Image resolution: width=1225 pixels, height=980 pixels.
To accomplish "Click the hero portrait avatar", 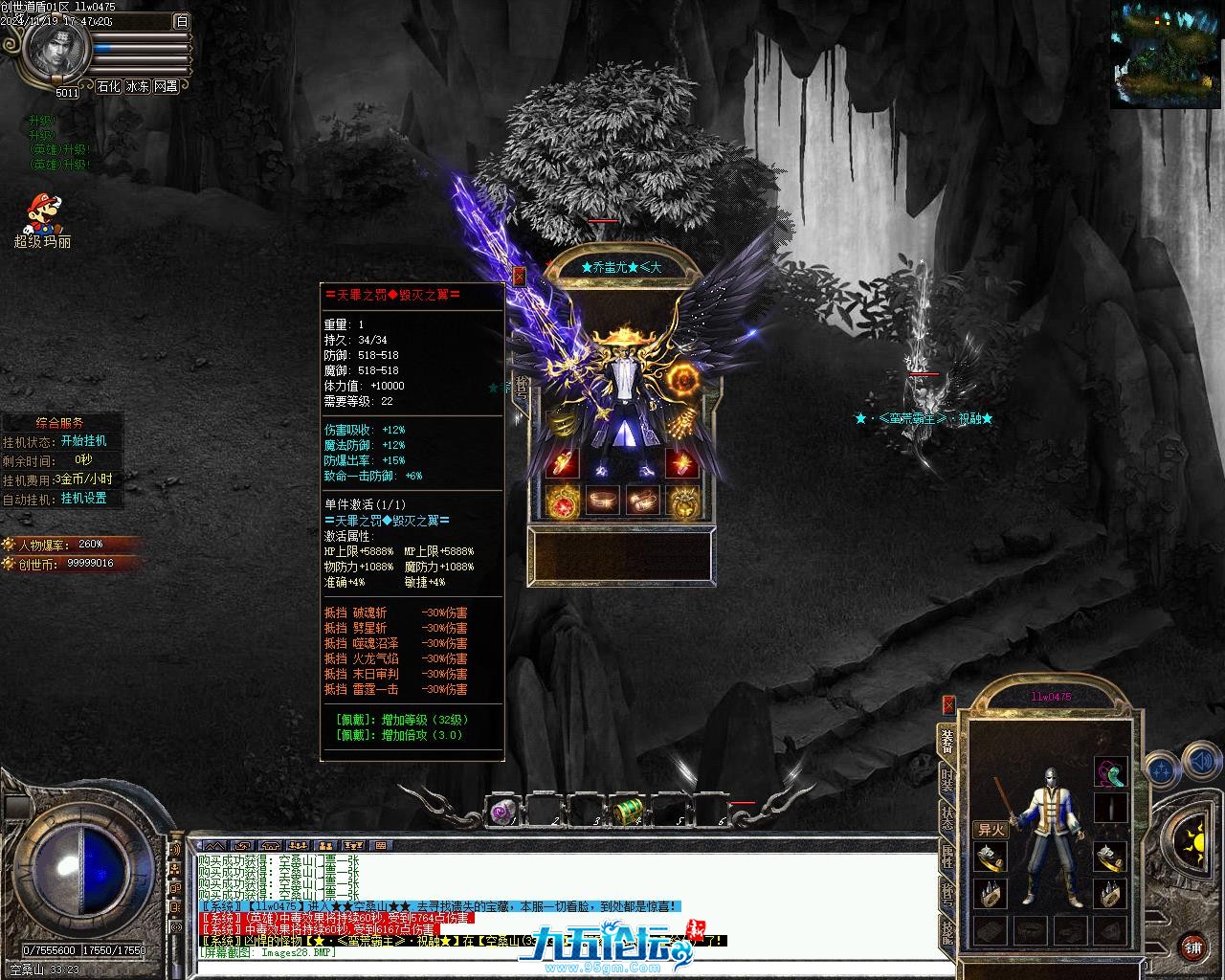I will point(54,50).
